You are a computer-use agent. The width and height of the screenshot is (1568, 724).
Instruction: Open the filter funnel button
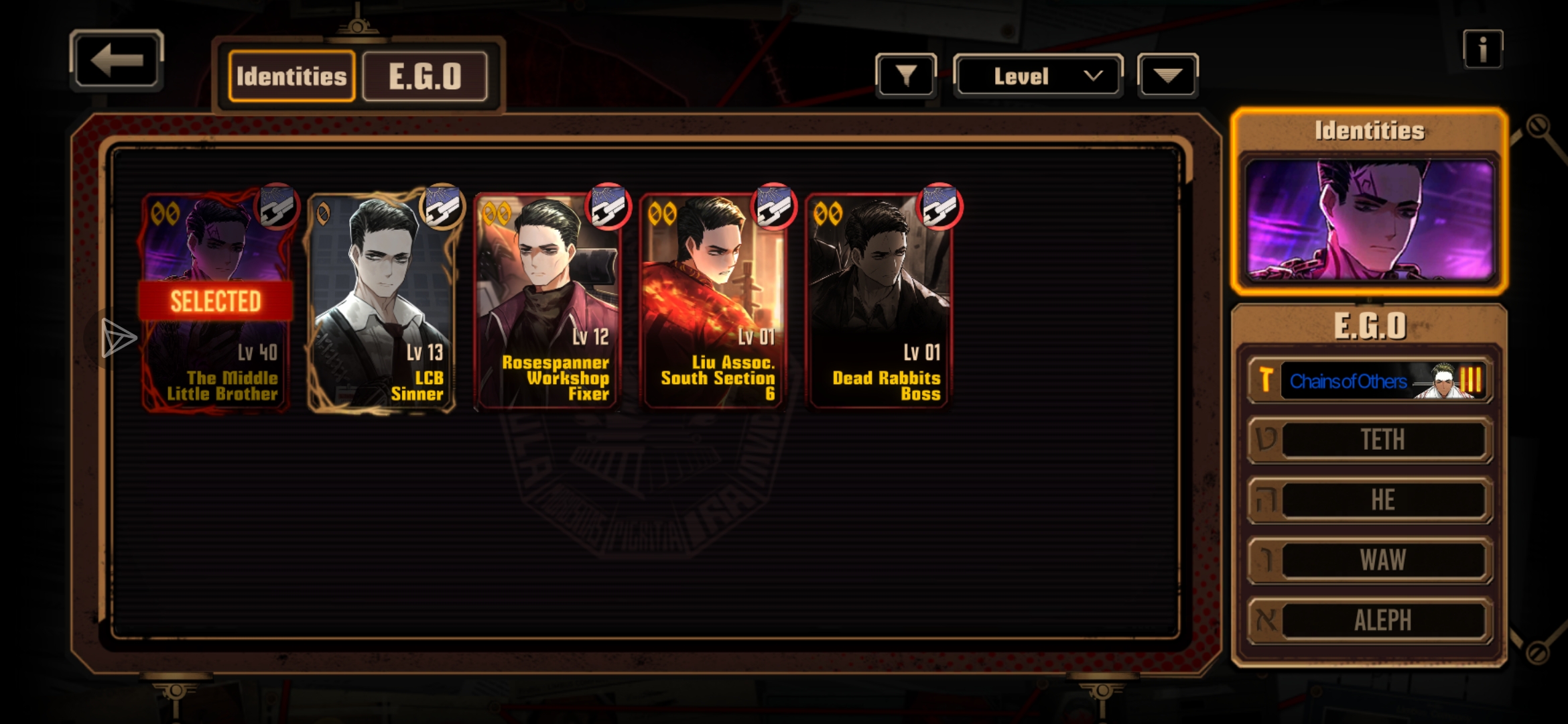coord(905,76)
